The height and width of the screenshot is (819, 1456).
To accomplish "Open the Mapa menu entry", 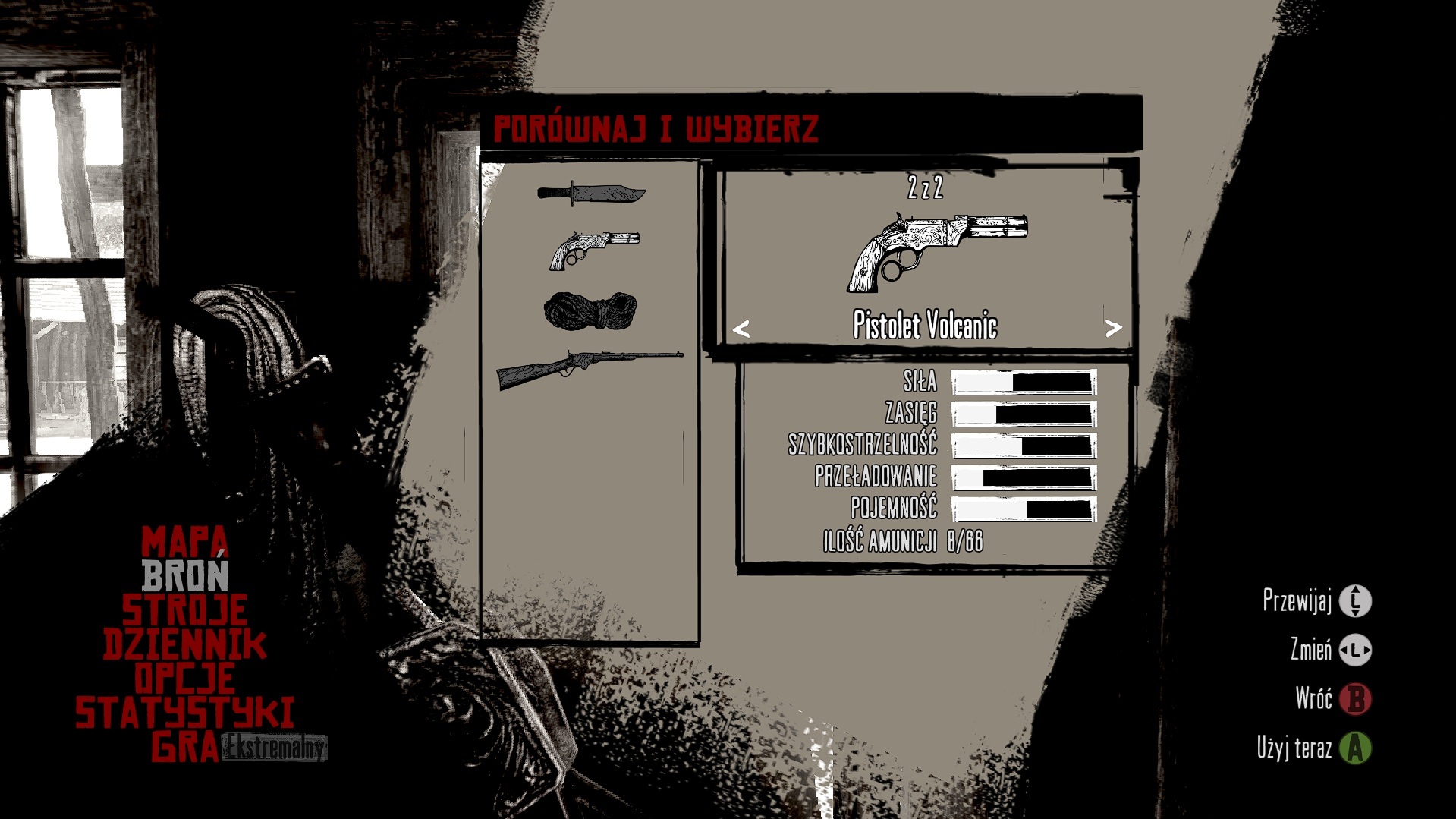I will pyautogui.click(x=184, y=542).
